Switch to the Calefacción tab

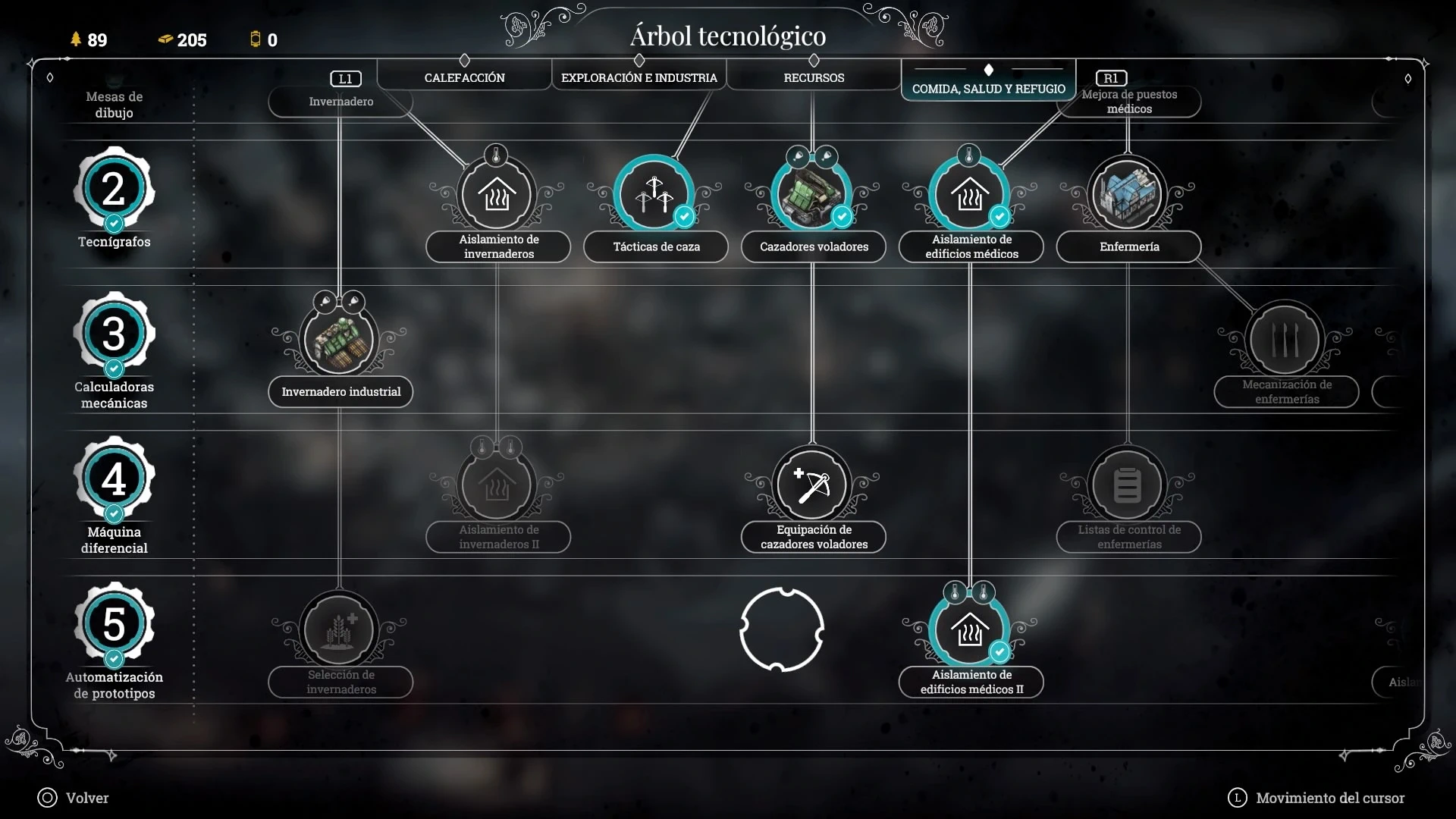(464, 77)
